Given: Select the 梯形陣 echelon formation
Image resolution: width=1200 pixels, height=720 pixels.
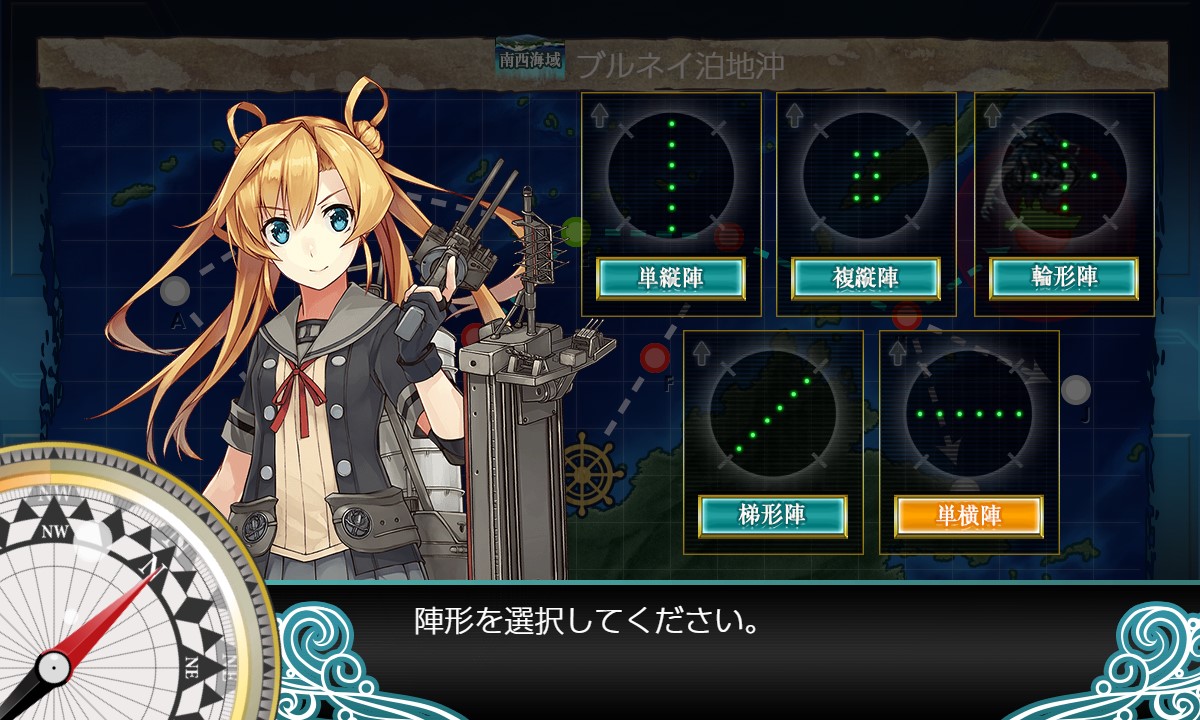Looking at the screenshot, I should coord(772,516).
